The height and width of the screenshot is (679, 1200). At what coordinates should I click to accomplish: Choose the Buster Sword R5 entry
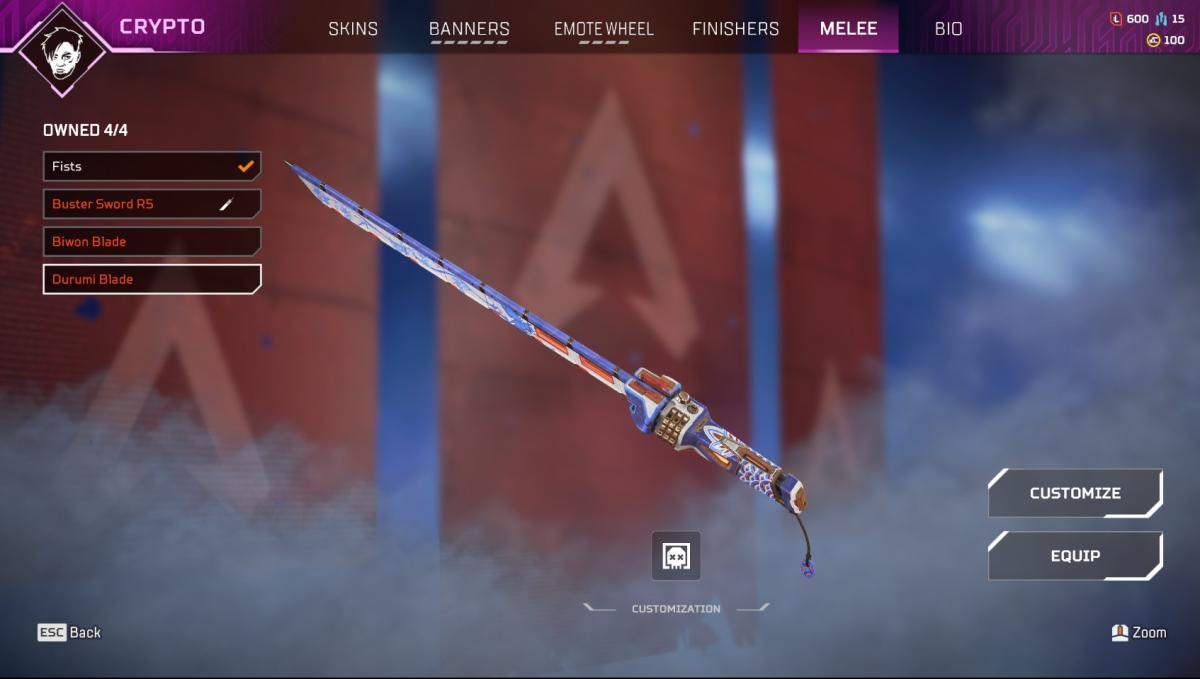click(x=152, y=204)
